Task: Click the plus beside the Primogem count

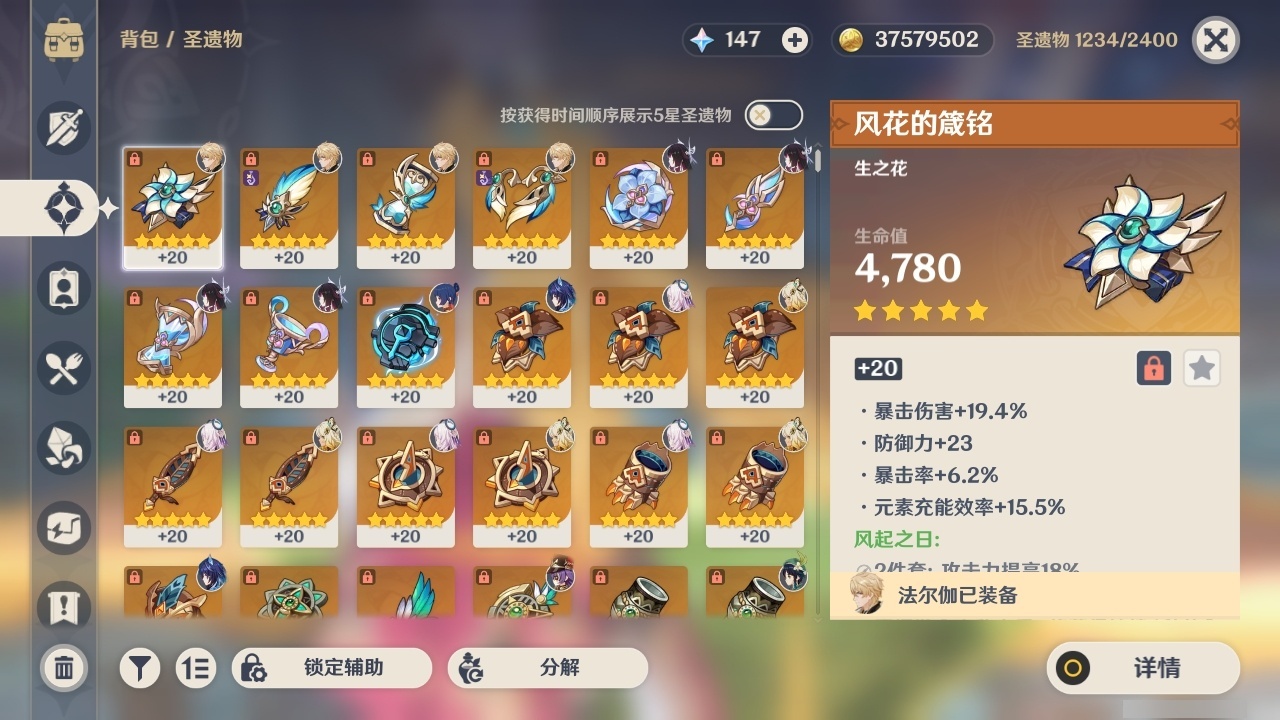Action: pos(793,41)
